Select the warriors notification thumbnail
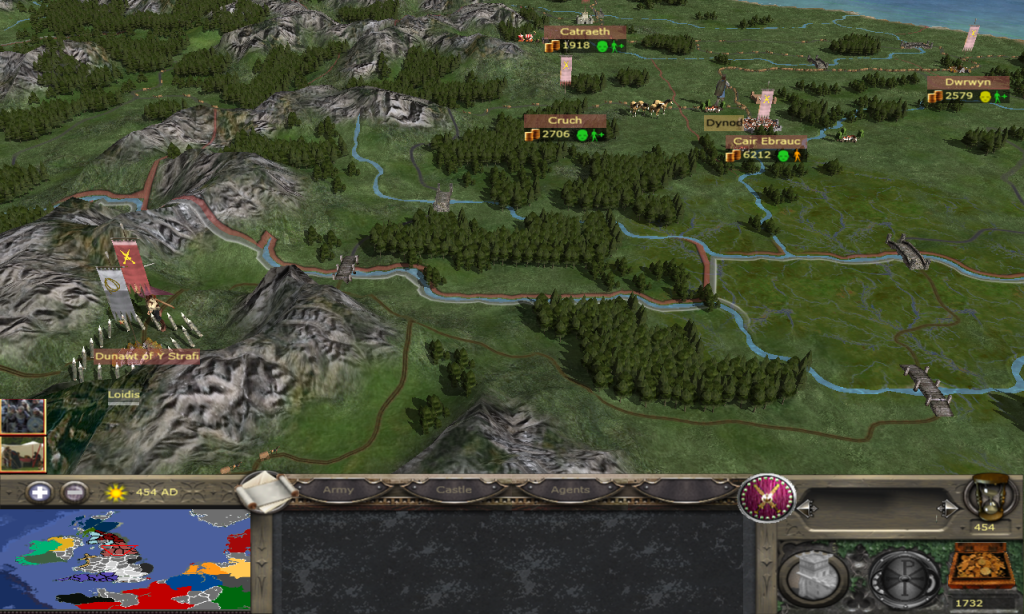The width and height of the screenshot is (1024, 614). pyautogui.click(x=23, y=416)
